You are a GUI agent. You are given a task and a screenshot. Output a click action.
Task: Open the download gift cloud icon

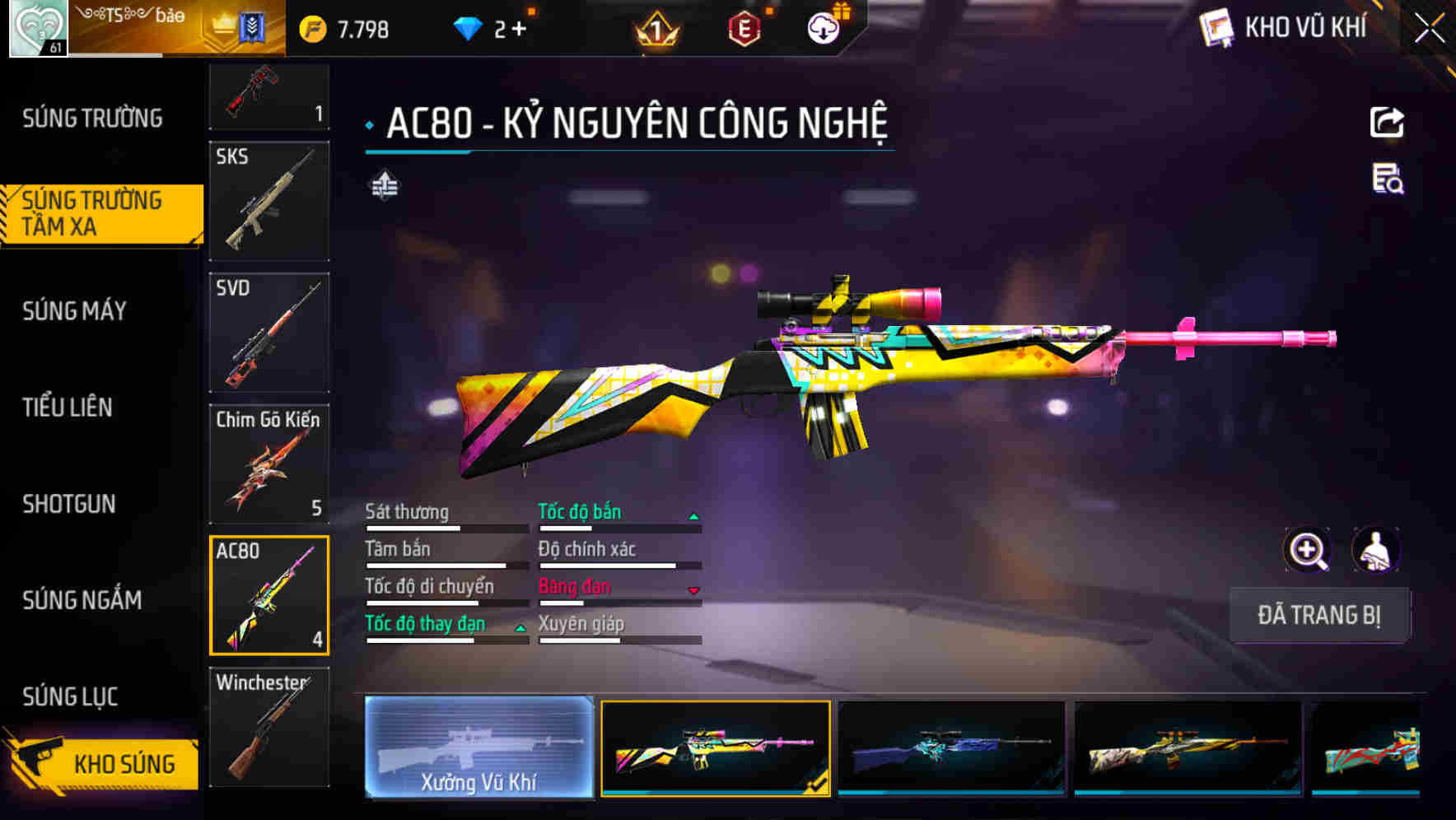(824, 27)
